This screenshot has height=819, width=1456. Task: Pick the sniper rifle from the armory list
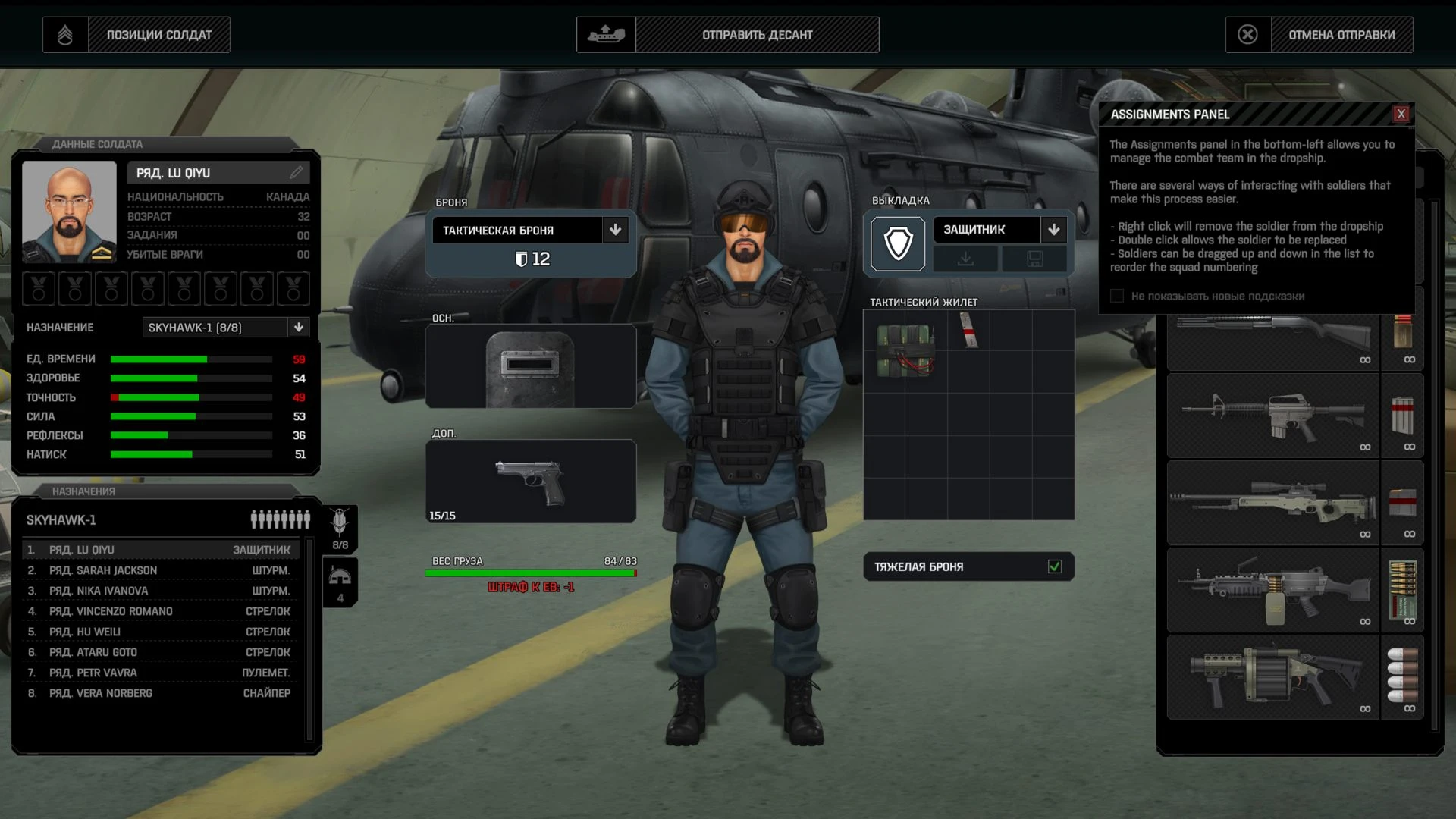click(1272, 502)
